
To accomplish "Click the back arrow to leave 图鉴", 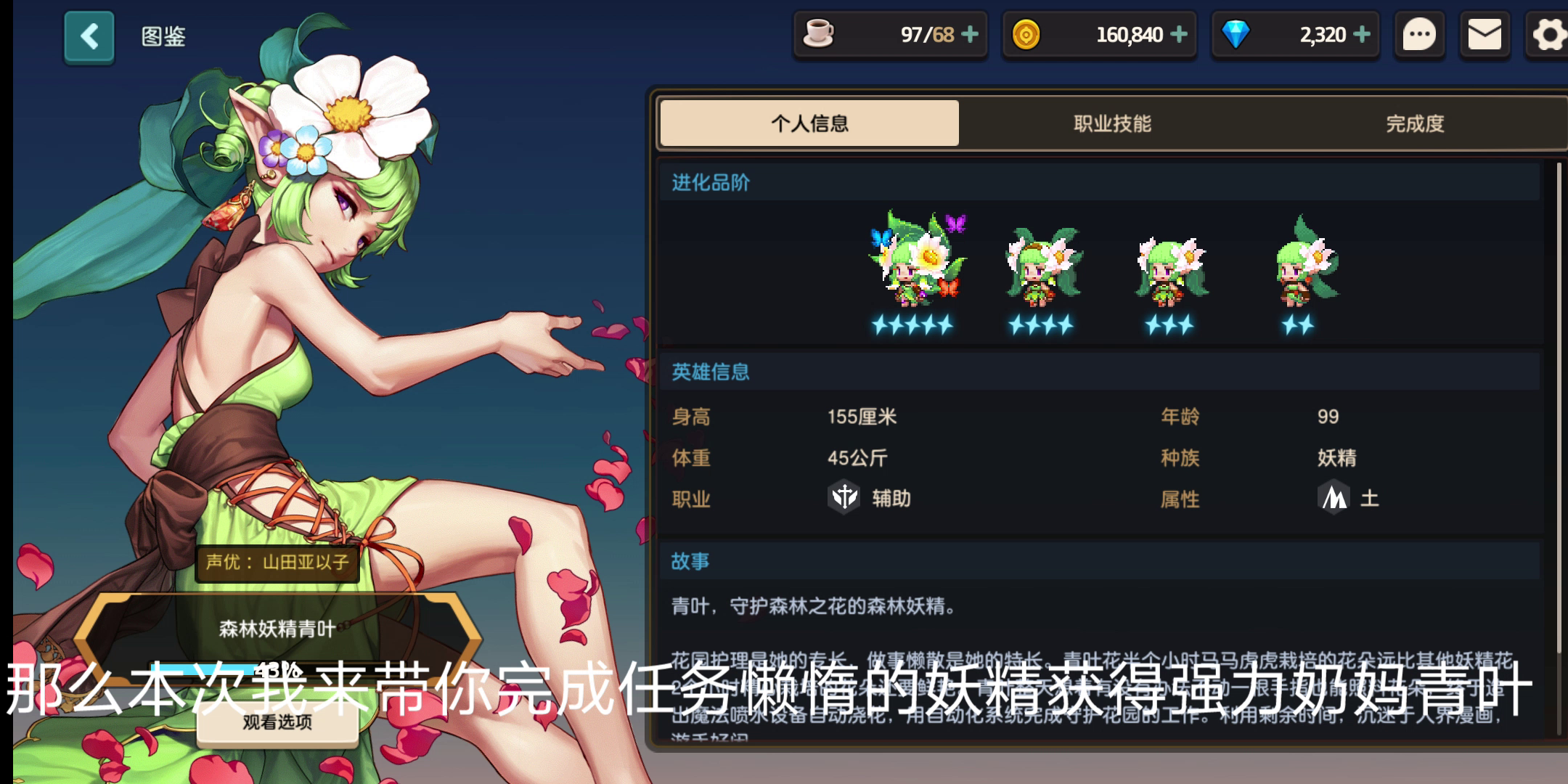I will 89,36.
